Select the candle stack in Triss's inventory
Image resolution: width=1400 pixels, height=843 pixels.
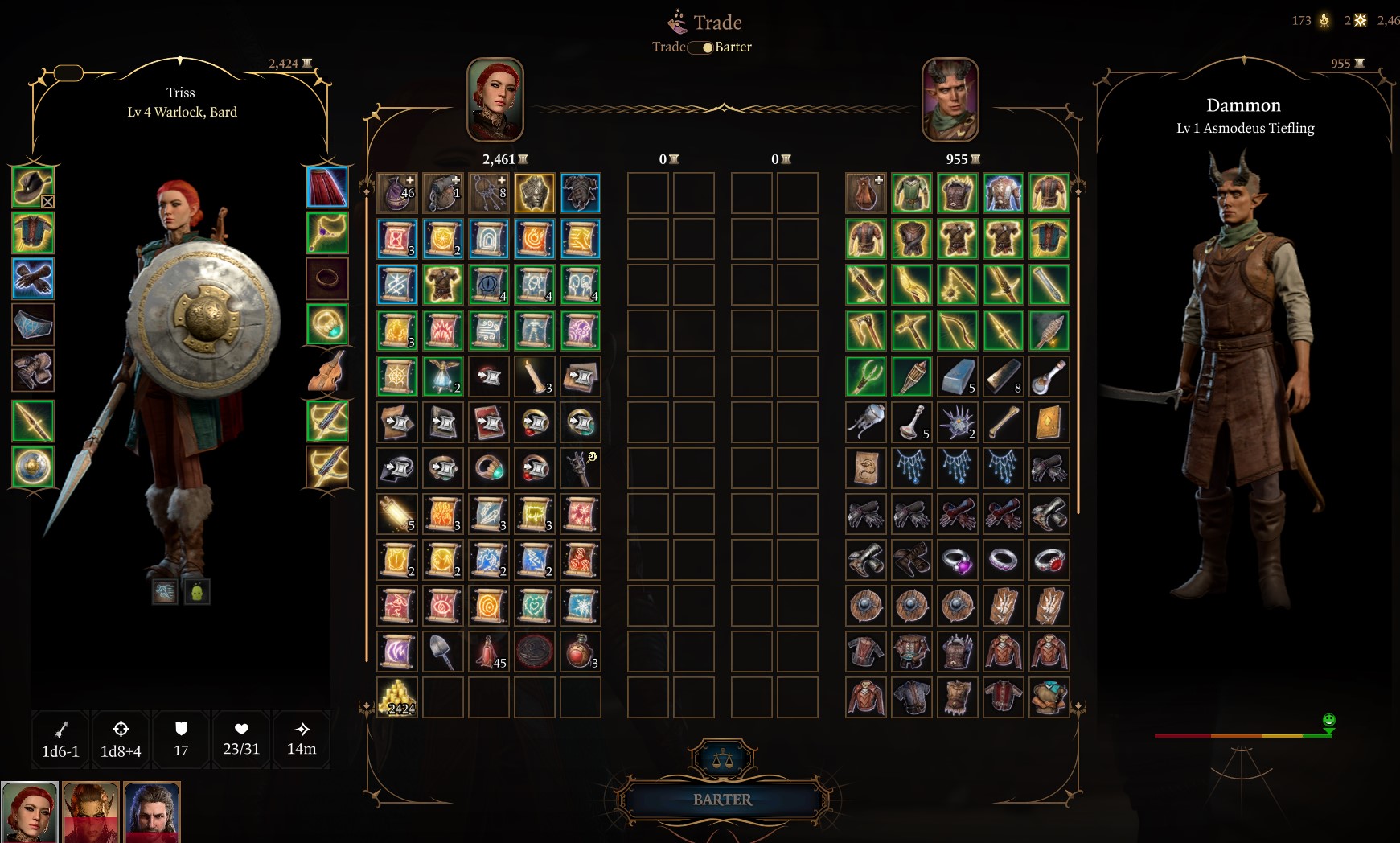(x=536, y=376)
